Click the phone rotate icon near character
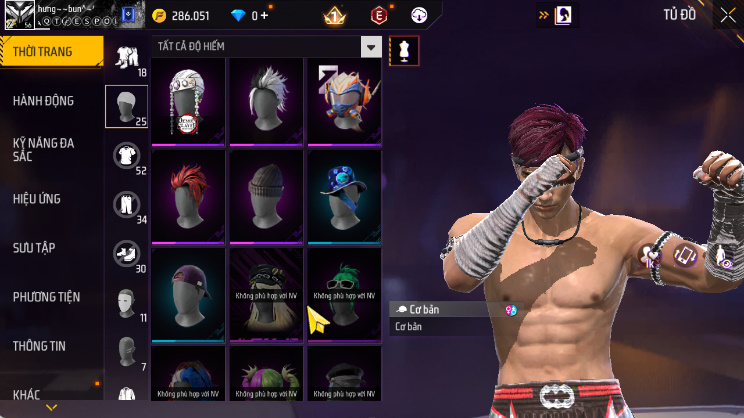 [x=687, y=255]
